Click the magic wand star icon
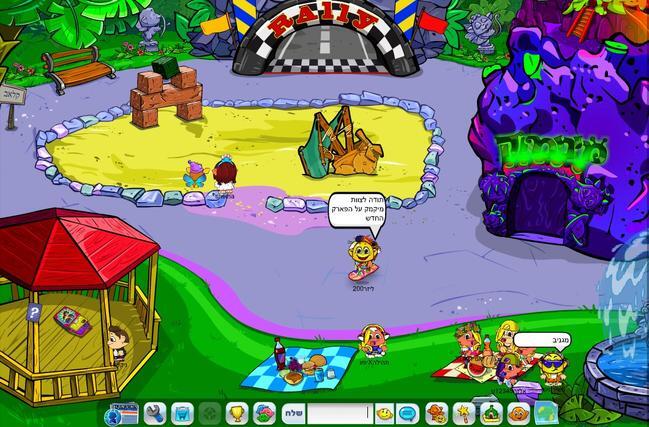Image resolution: width=649 pixels, height=427 pixels. click(464, 413)
